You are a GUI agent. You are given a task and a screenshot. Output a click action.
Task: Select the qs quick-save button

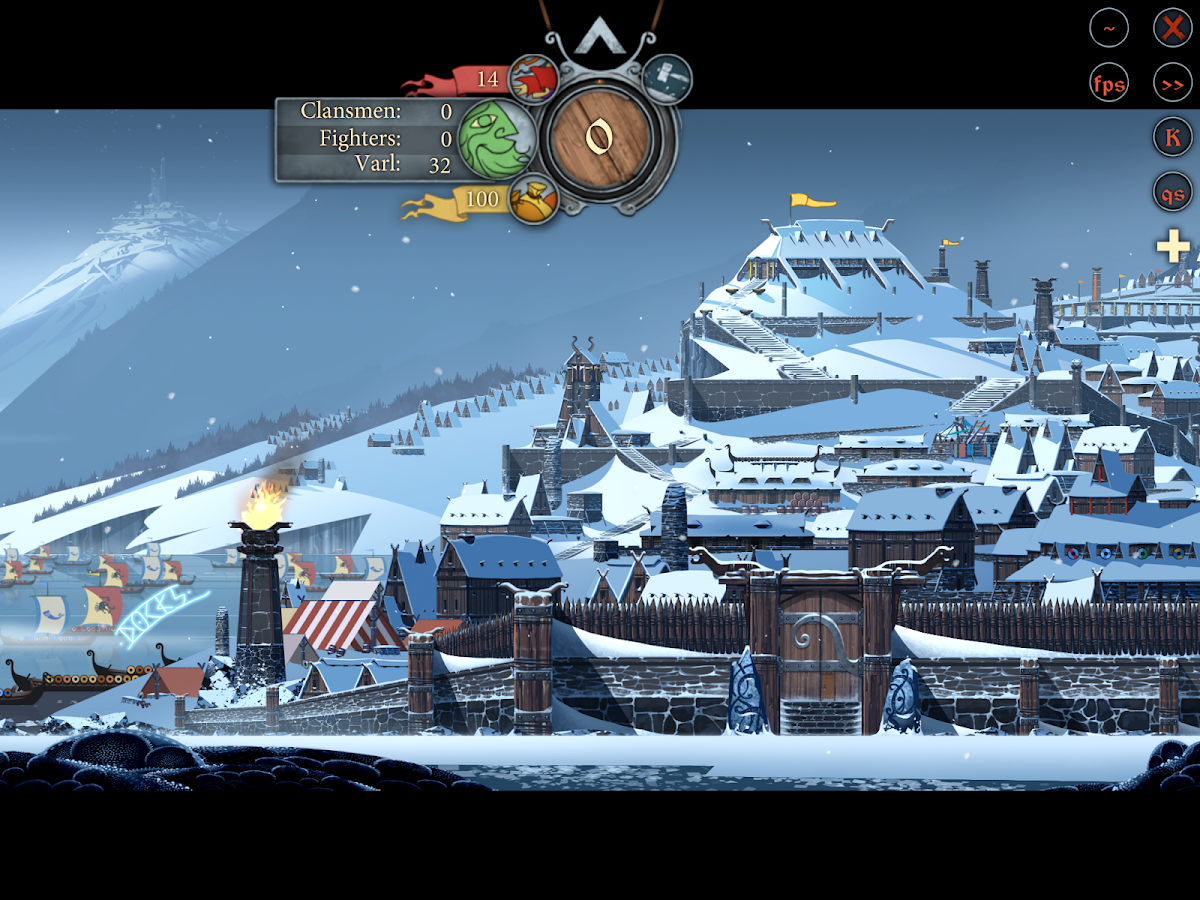[x=1172, y=191]
